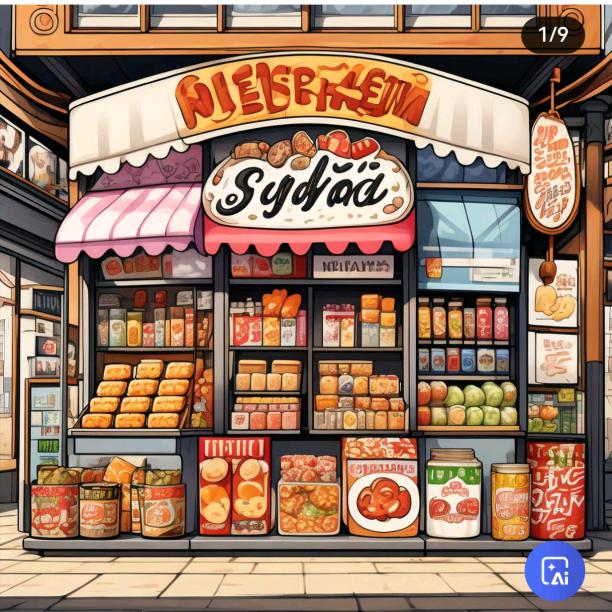Tap the blue AI image button

pos(555,570)
